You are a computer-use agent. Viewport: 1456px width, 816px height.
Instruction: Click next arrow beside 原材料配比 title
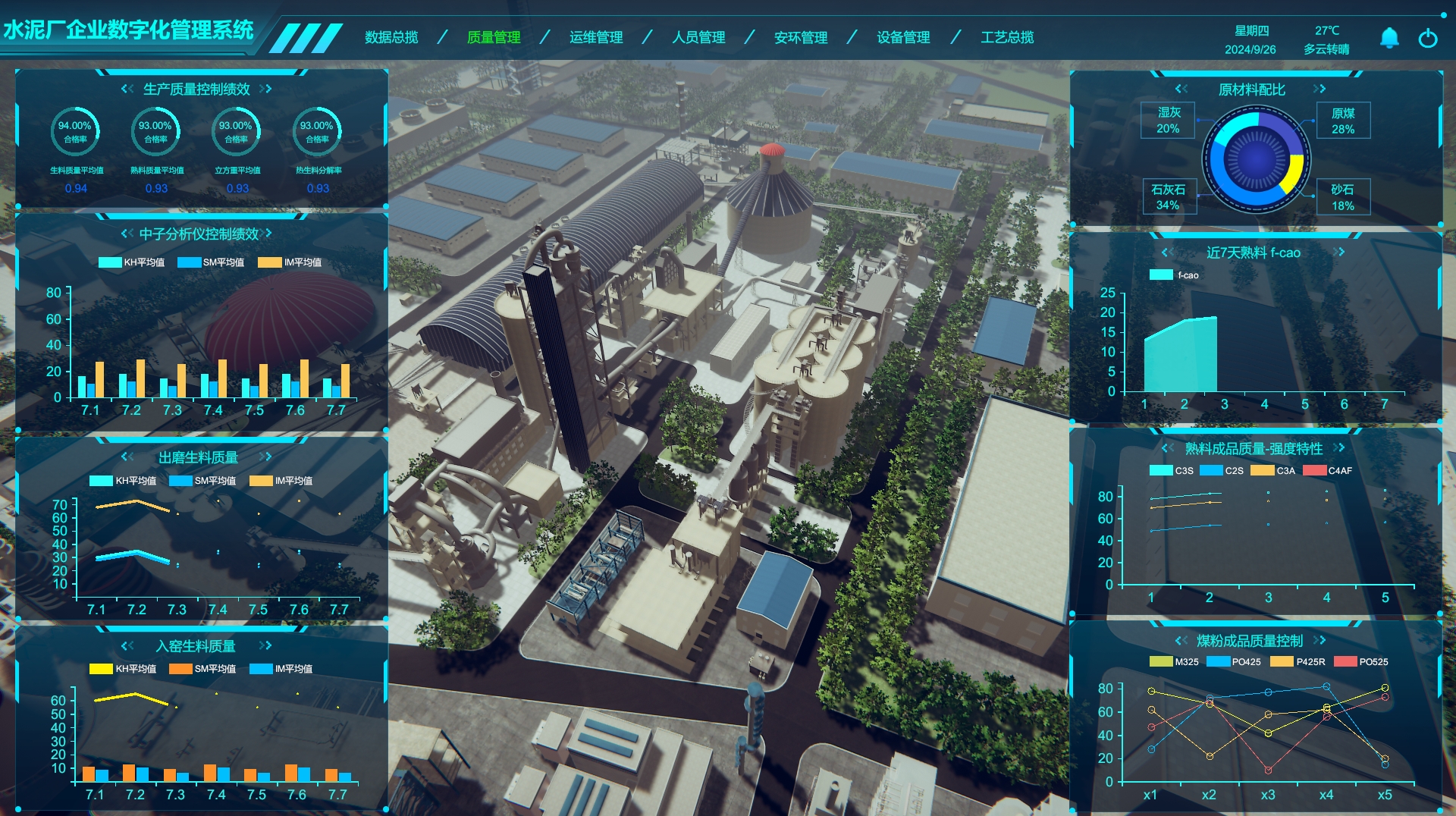point(1320,89)
